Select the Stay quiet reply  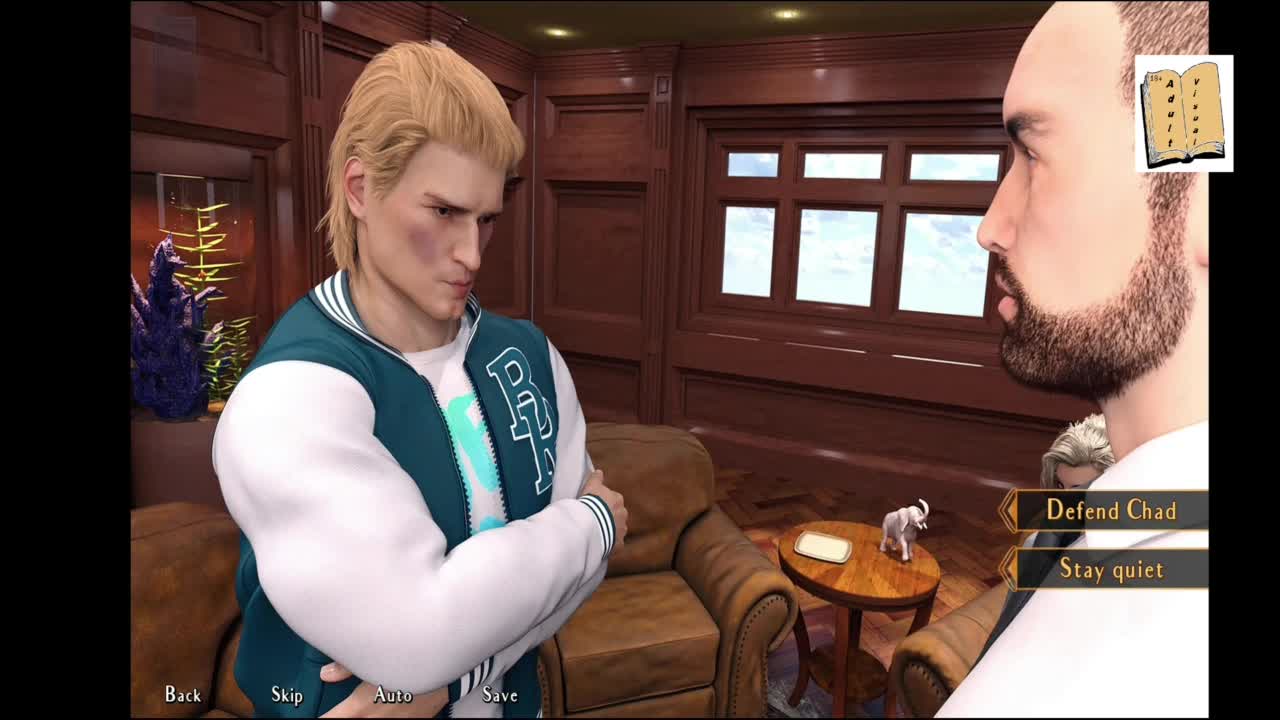1110,569
